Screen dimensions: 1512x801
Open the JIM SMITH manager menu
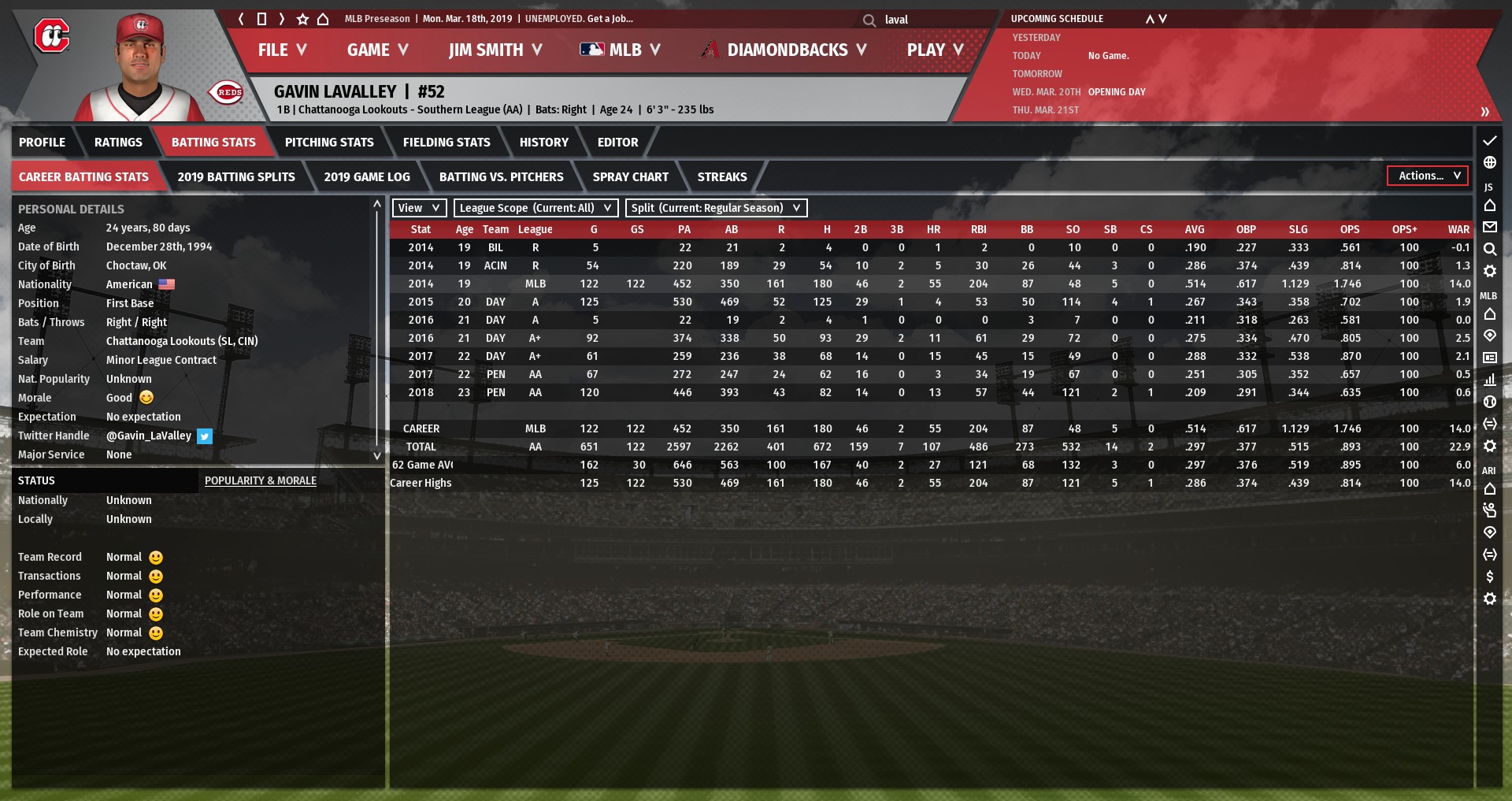coord(495,50)
